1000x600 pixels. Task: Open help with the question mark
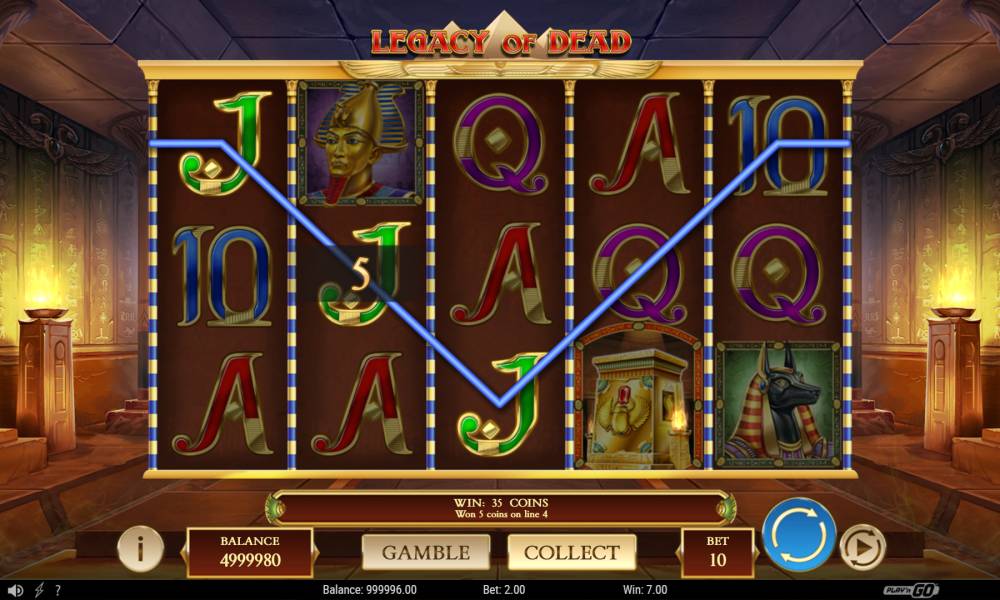coord(58,590)
